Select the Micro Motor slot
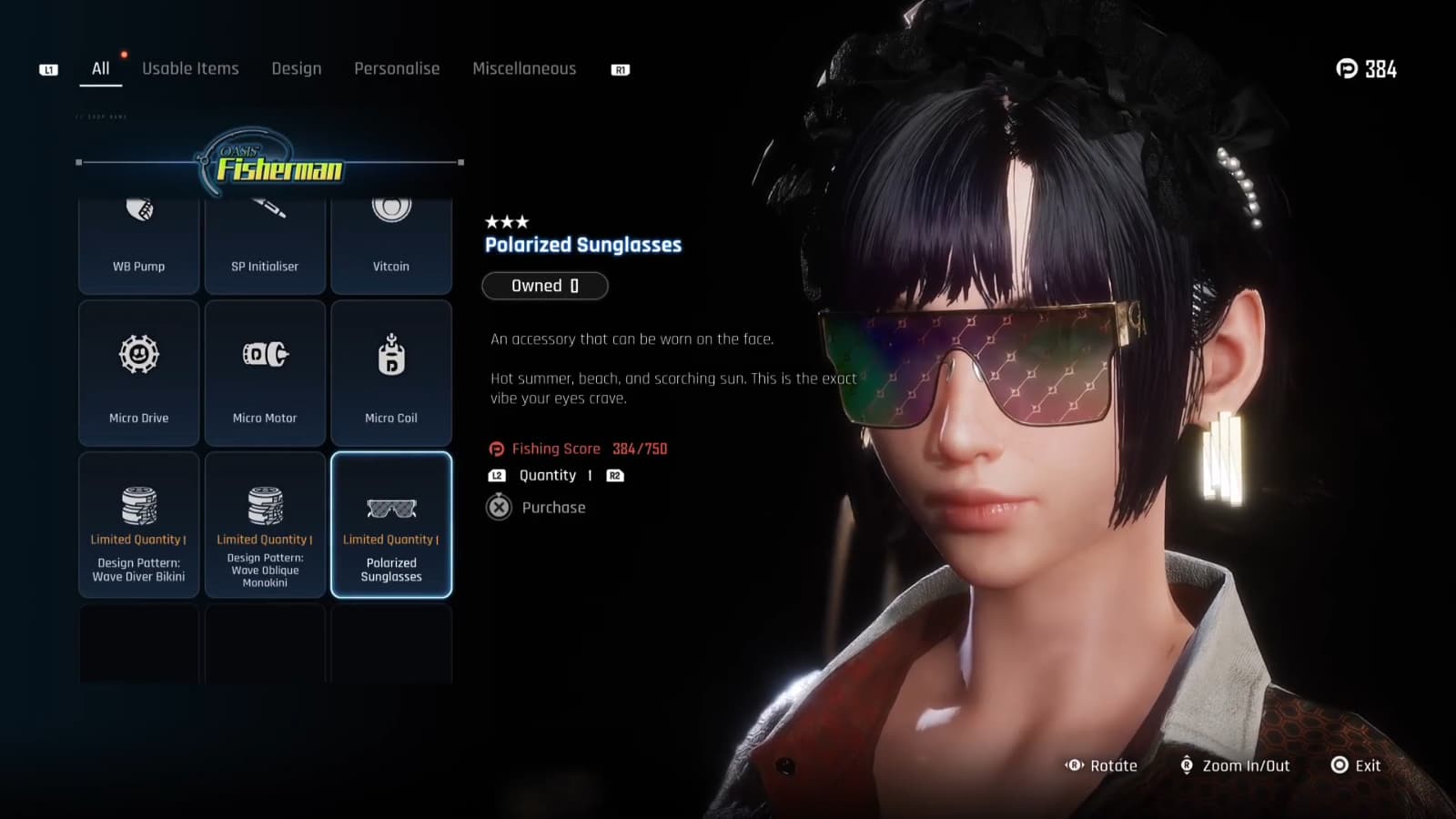1456x819 pixels. 265,373
